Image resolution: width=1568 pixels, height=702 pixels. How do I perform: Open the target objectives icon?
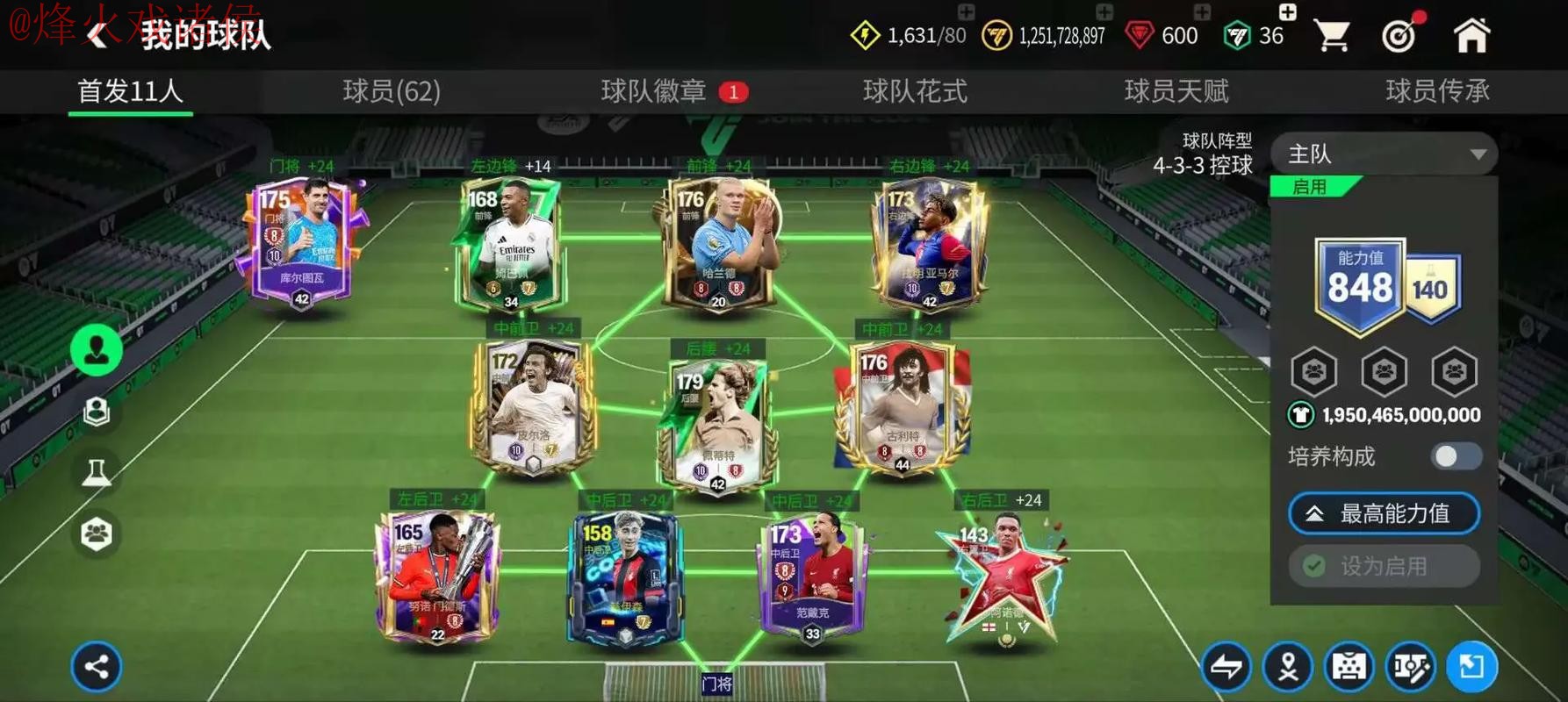[1399, 36]
